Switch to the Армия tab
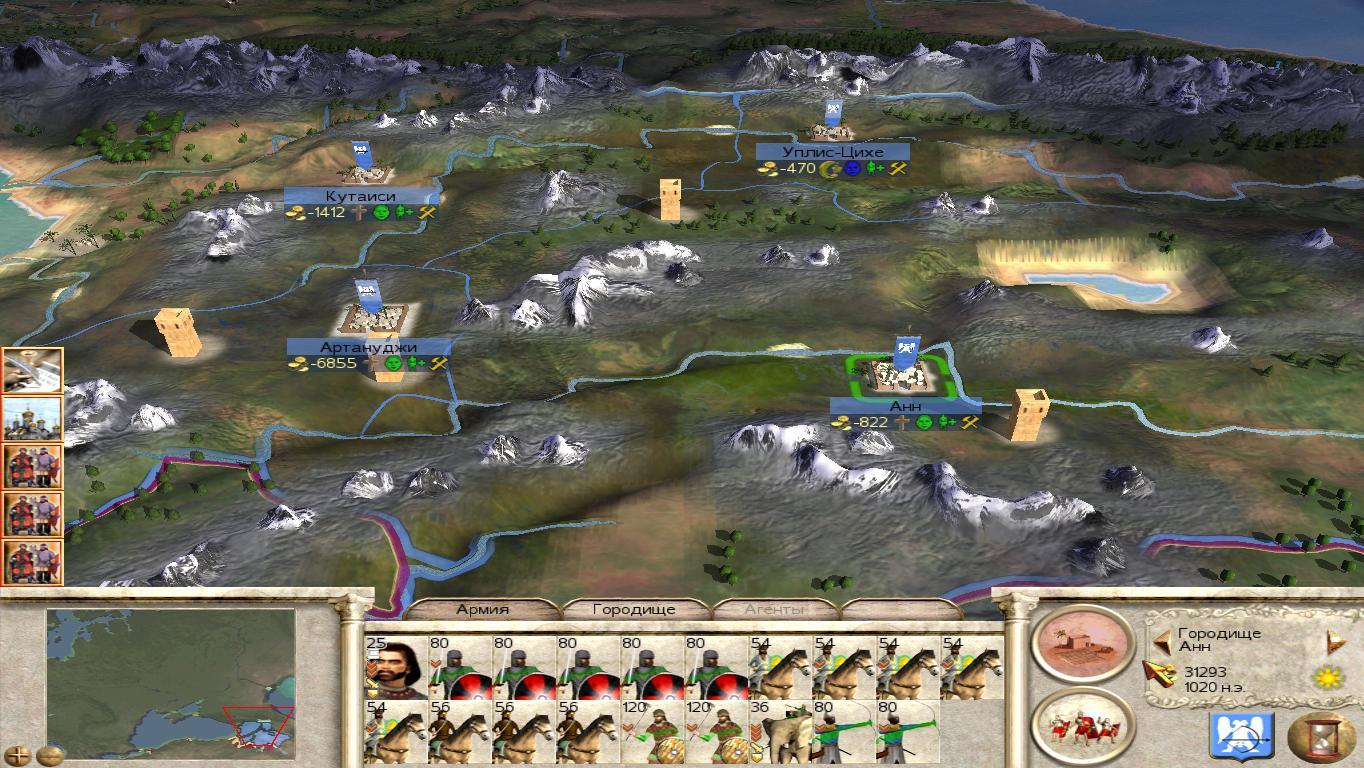This screenshot has width=1364, height=768. 483,609
